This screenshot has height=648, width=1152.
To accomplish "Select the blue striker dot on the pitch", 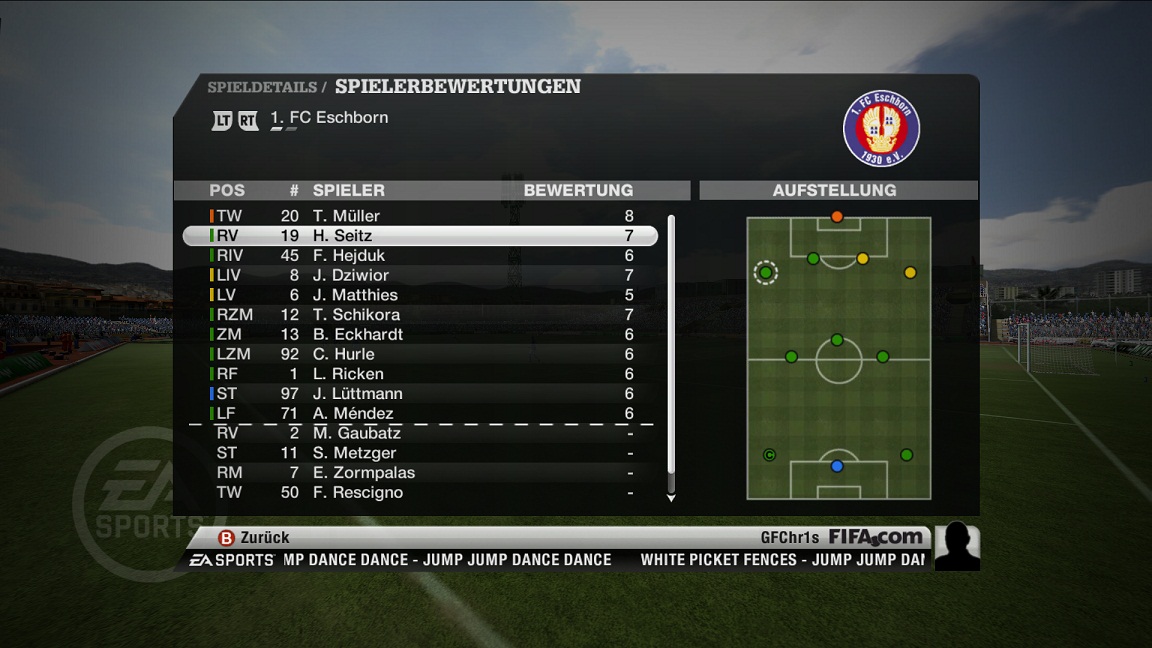I will (x=837, y=466).
